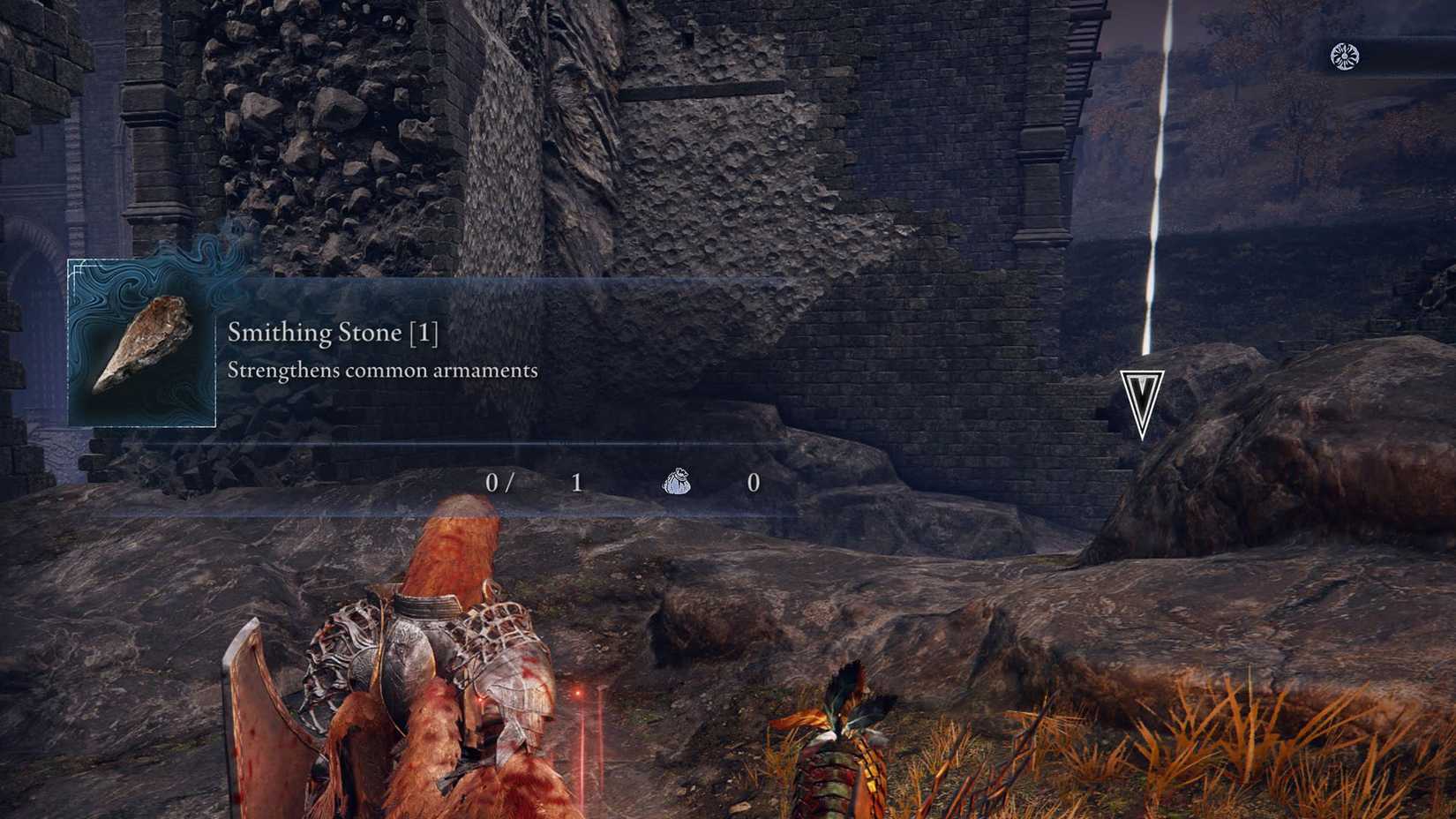Toggle the held quantity display
1456x819 pixels.
(499, 484)
